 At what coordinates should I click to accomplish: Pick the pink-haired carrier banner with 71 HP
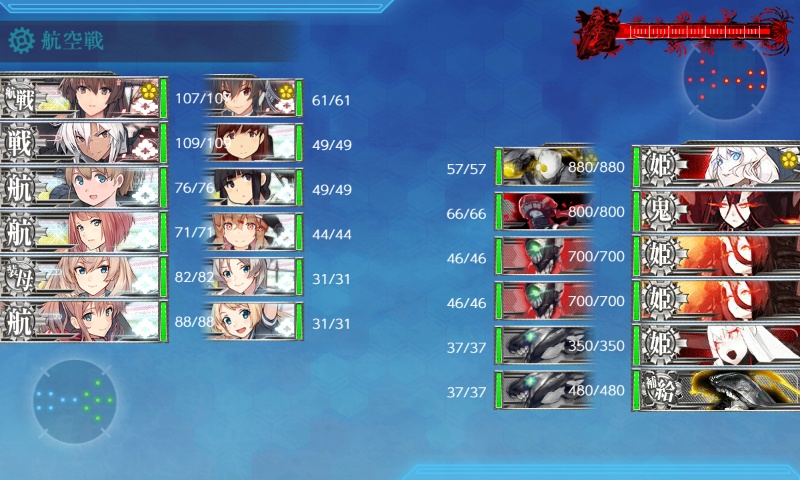(x=82, y=231)
